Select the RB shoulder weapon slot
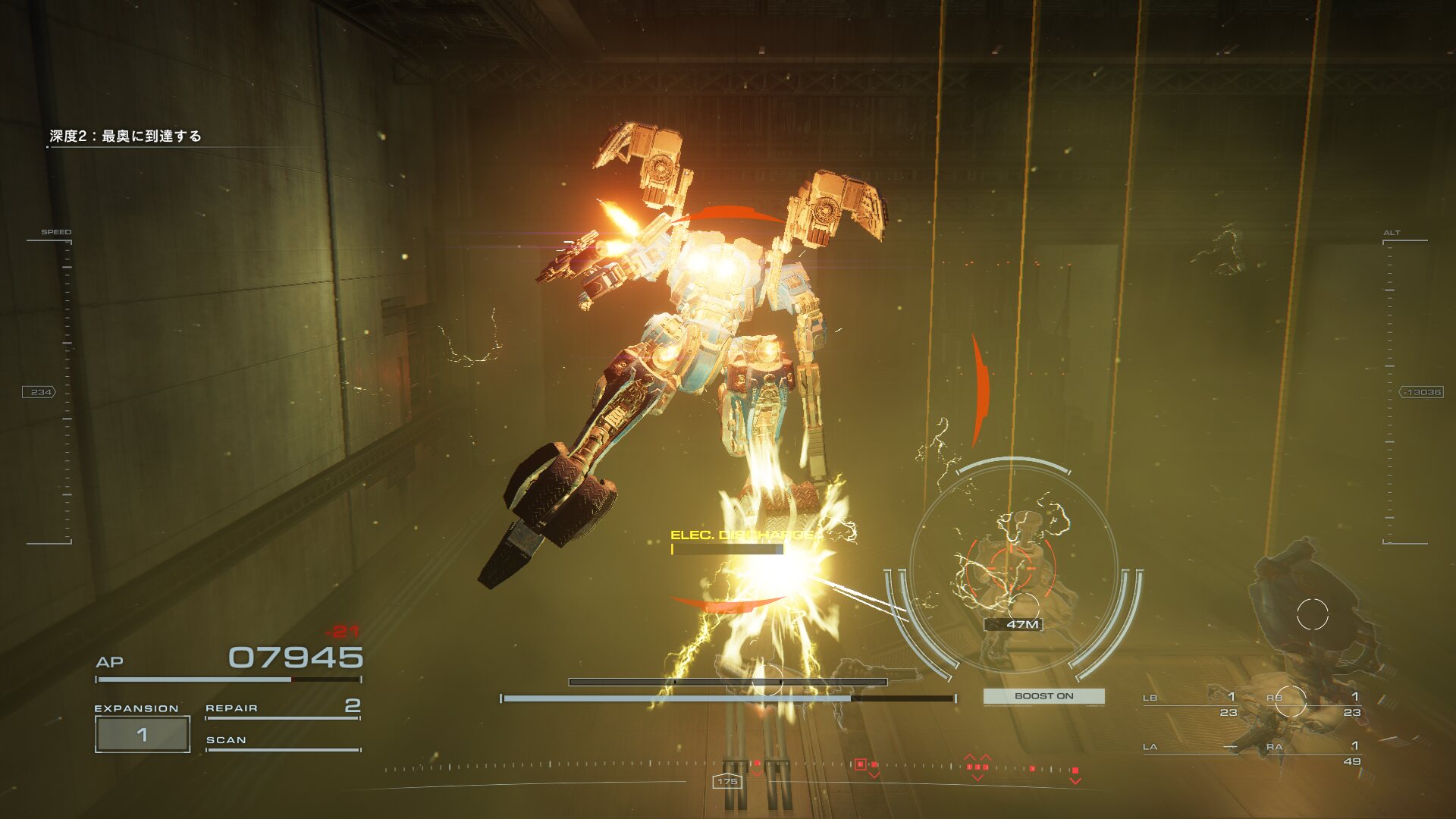 tap(1313, 704)
